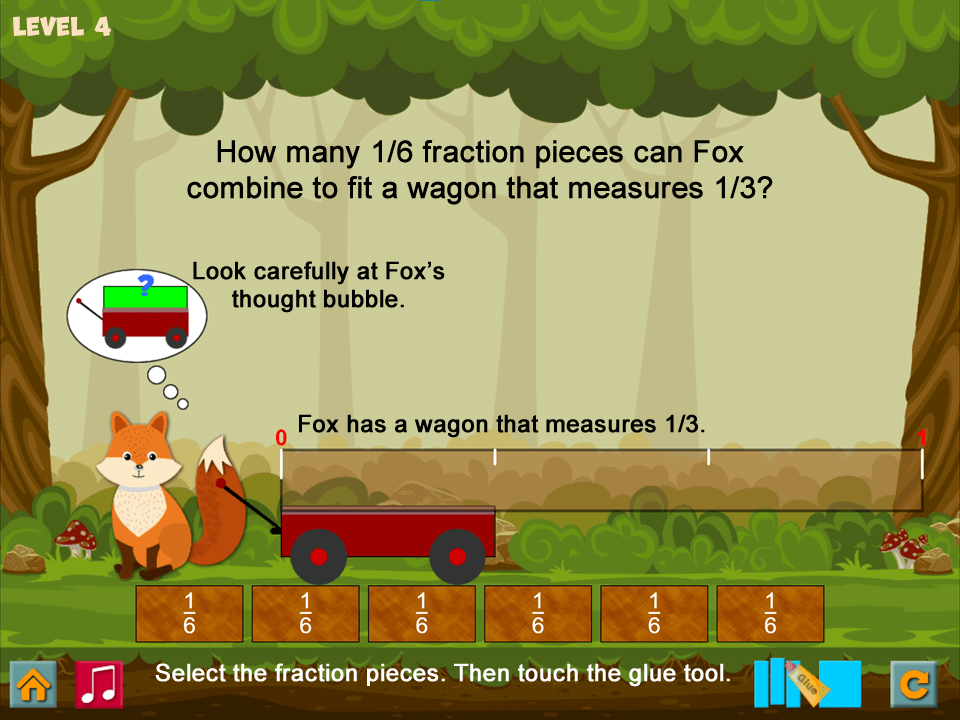
Task: Go to the home screen
Action: (33, 684)
